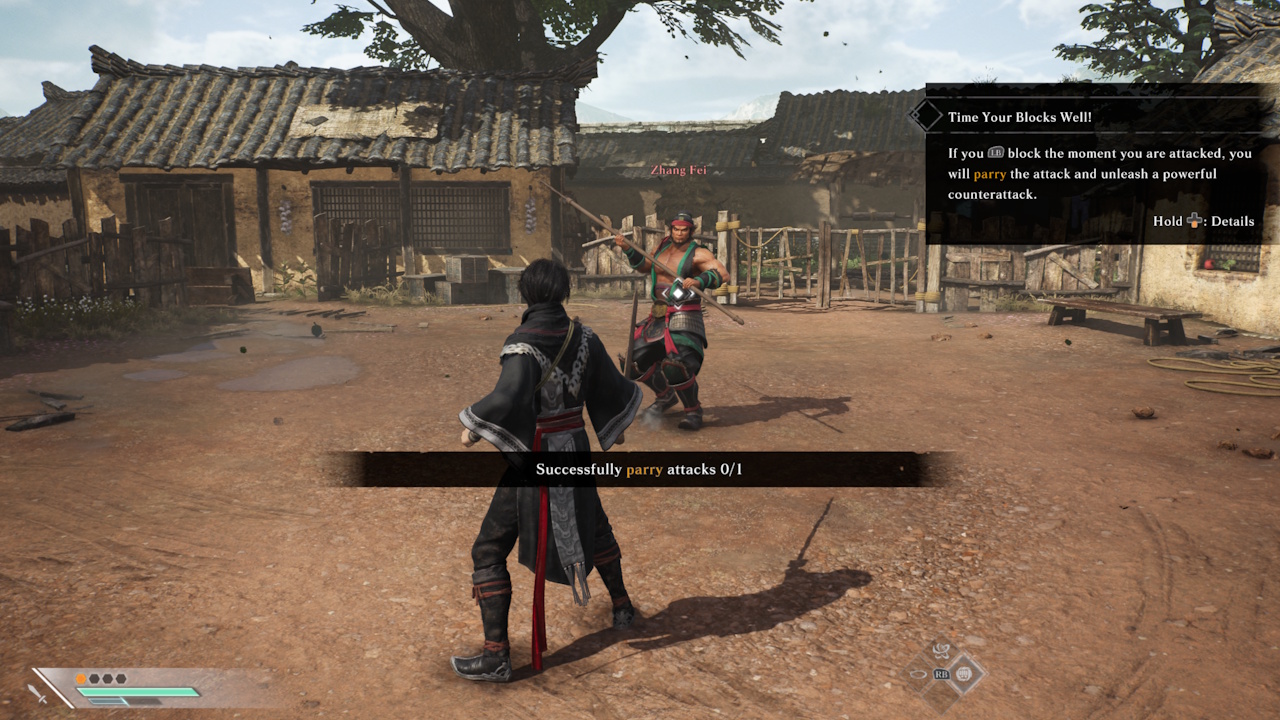Select the helmet skill icon atop the diamond cluster
The image size is (1280, 720).
click(942, 651)
